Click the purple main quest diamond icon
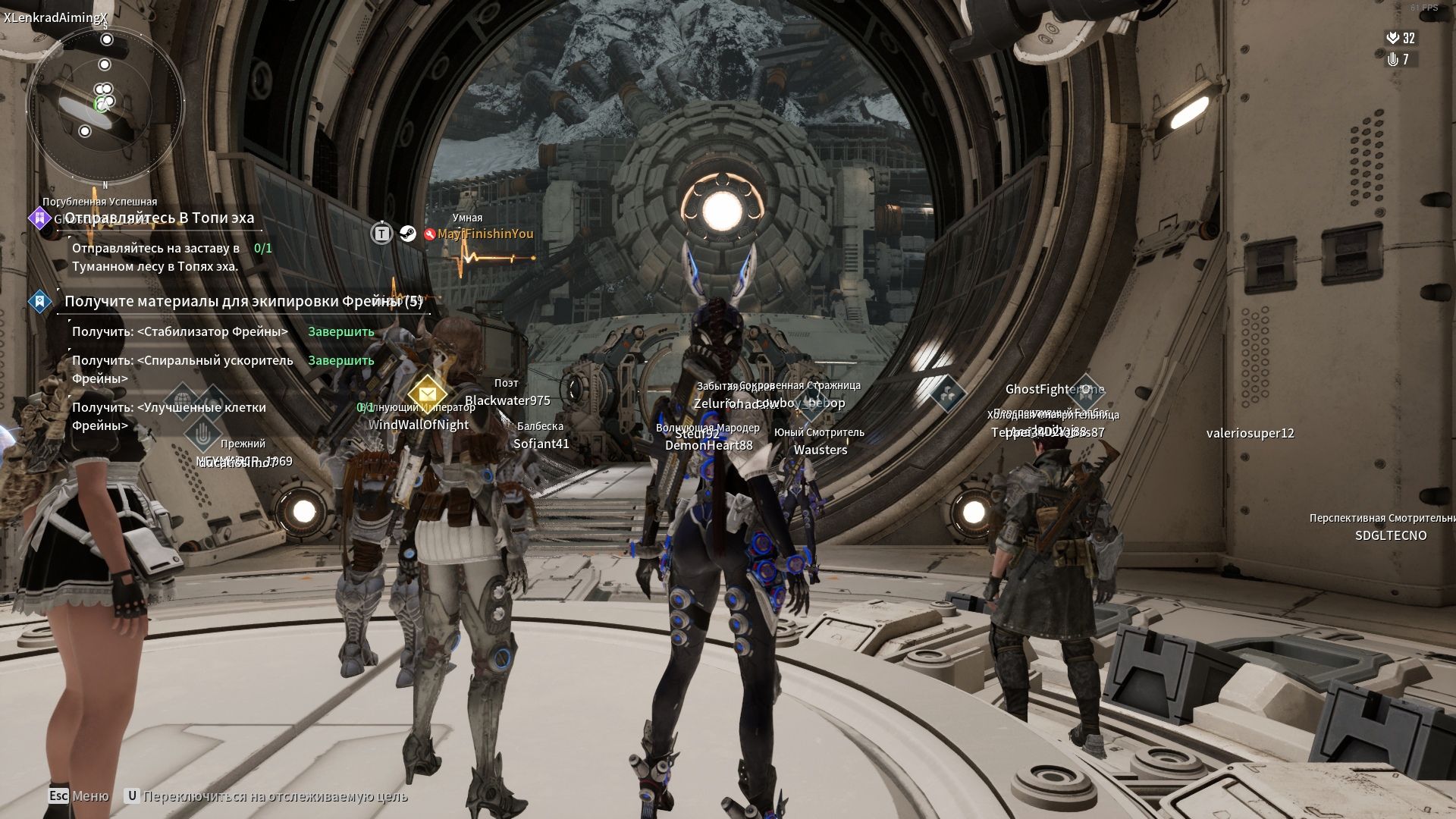 coord(39,218)
